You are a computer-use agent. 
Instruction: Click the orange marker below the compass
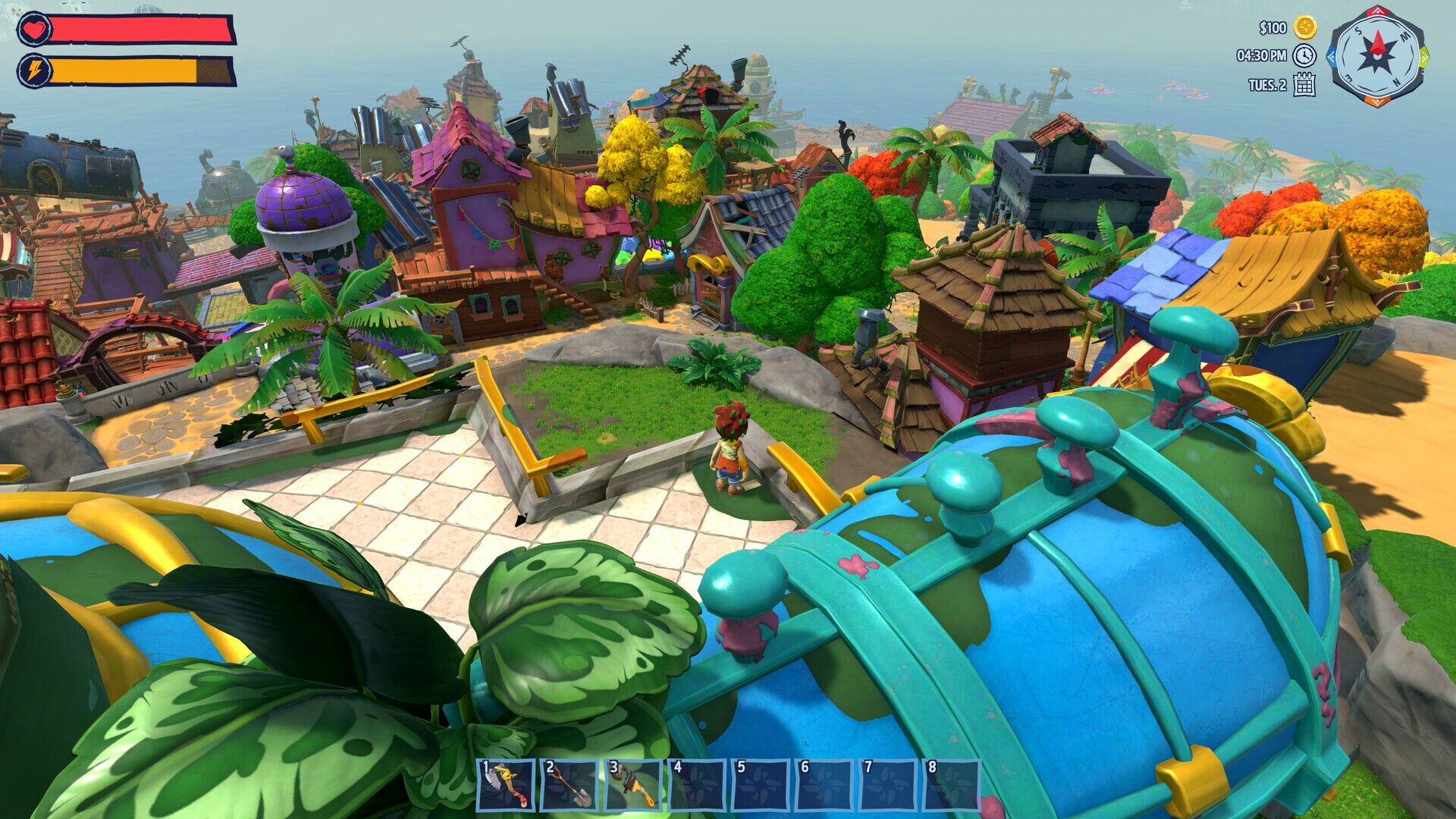1376,102
